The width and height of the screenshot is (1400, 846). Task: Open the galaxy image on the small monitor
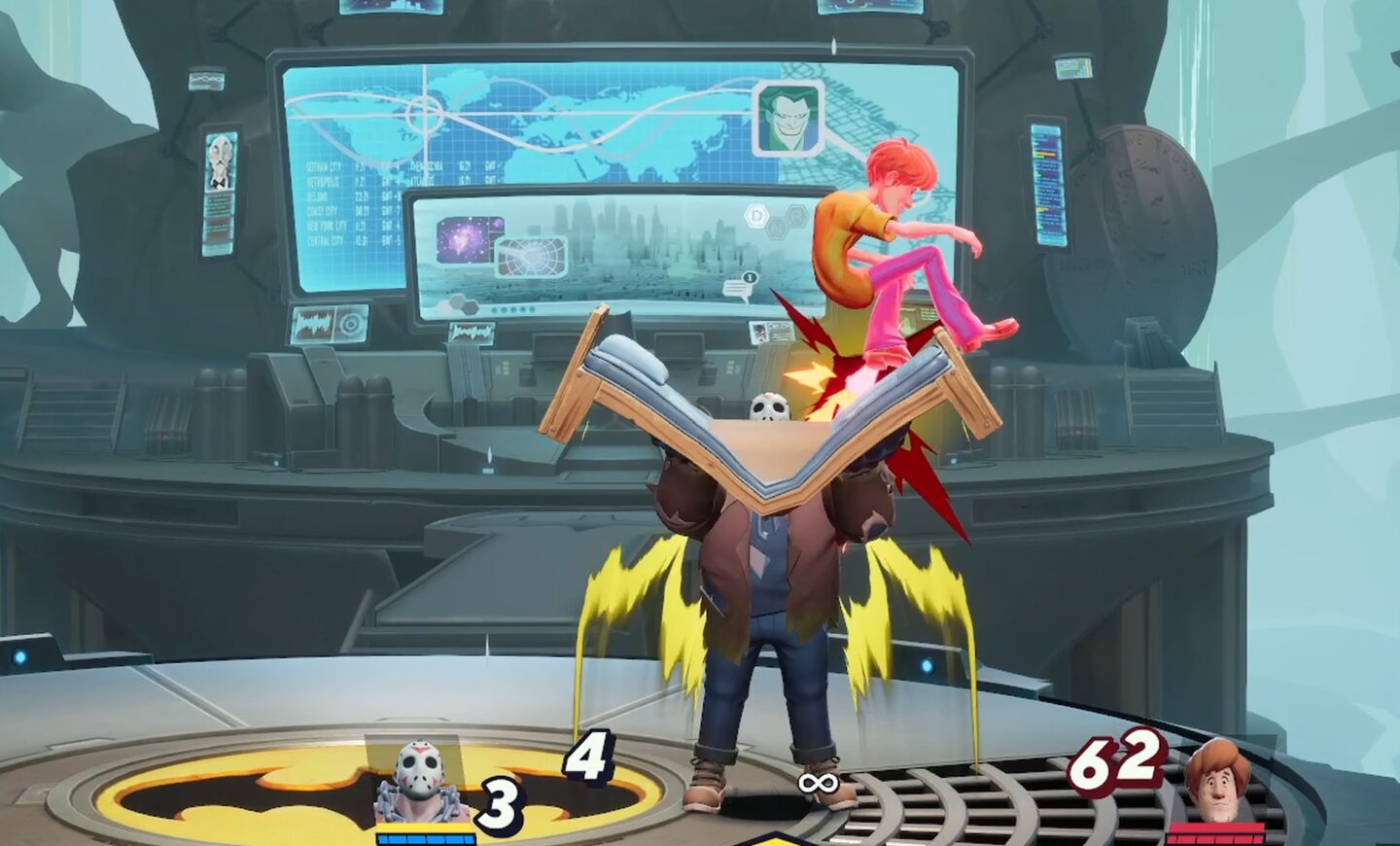[466, 238]
